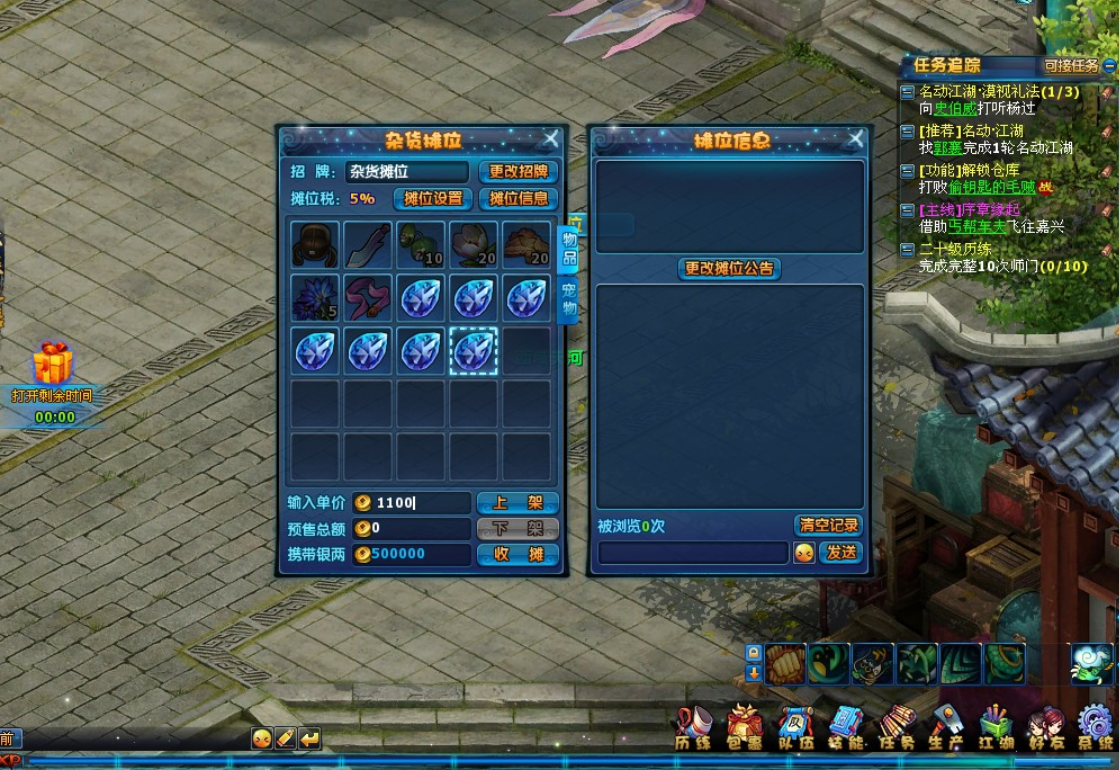Open 摊位设置 stall settings

[x=433, y=198]
